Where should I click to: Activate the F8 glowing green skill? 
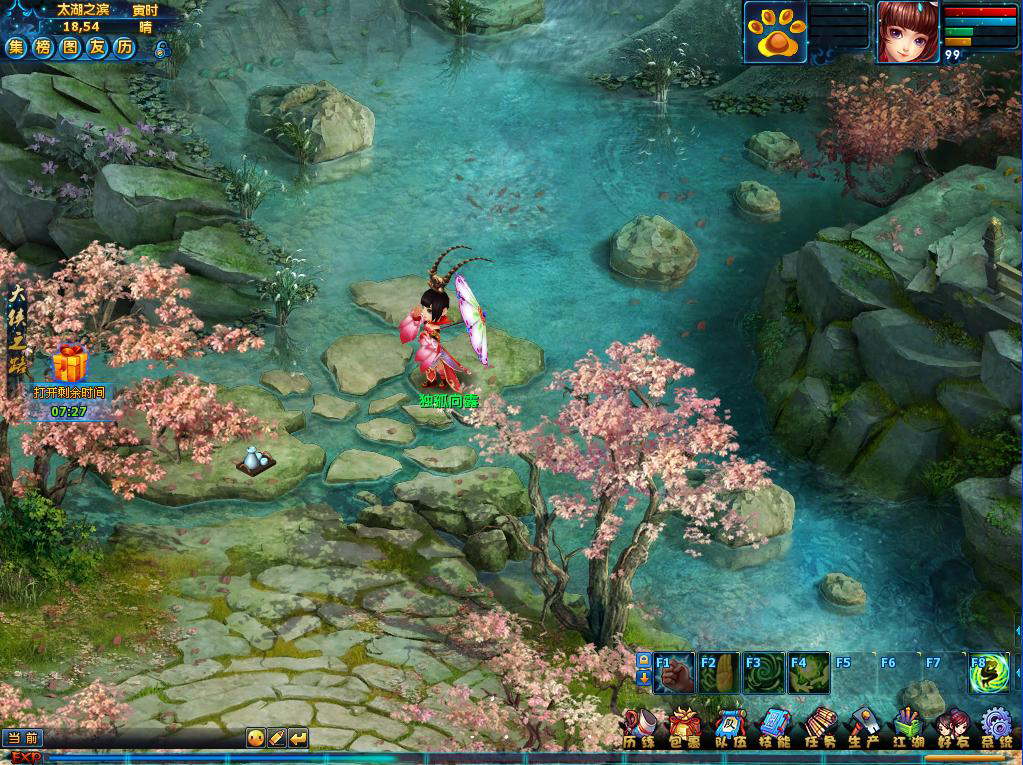coord(988,673)
